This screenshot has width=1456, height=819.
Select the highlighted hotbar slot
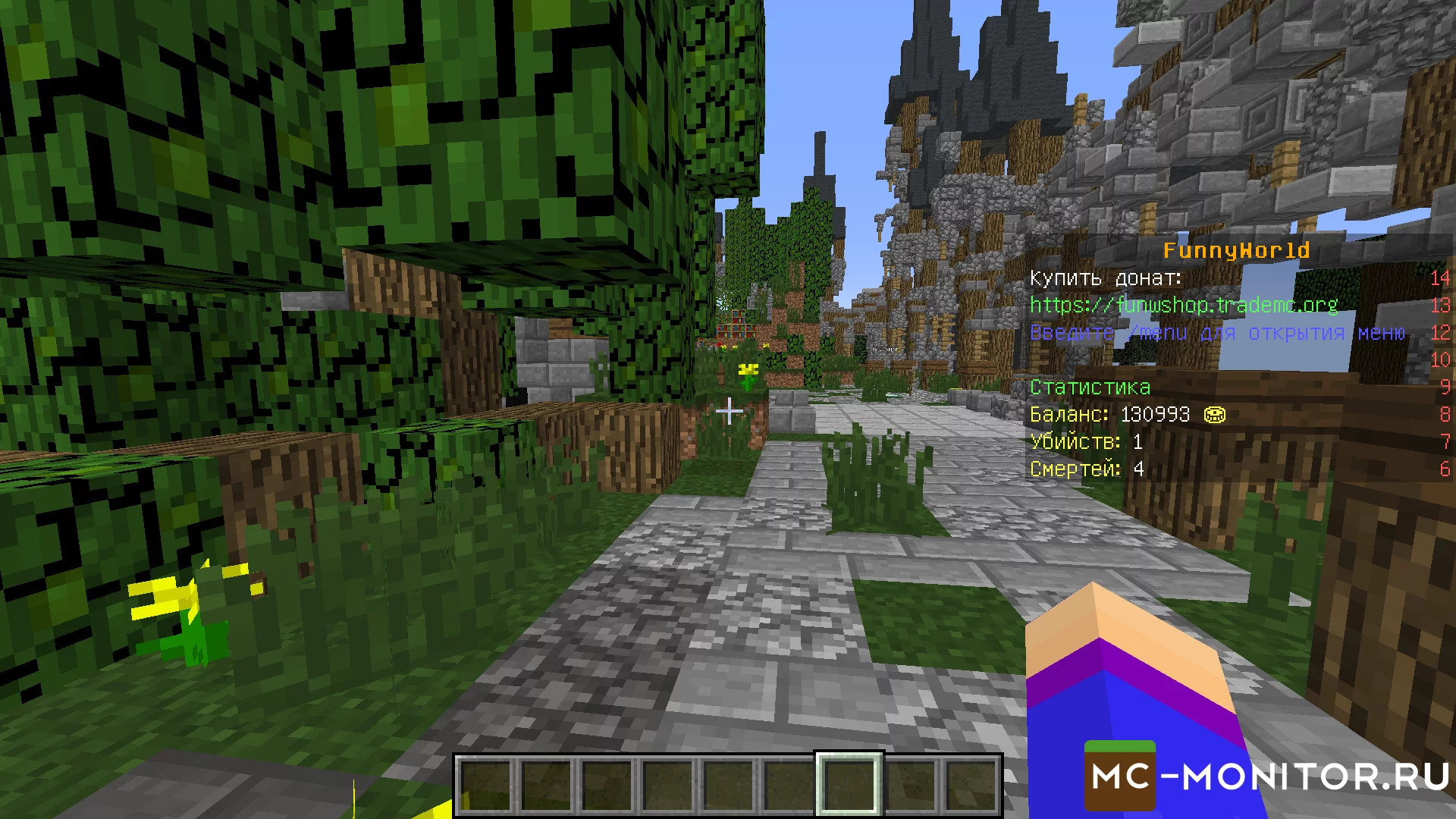(849, 784)
